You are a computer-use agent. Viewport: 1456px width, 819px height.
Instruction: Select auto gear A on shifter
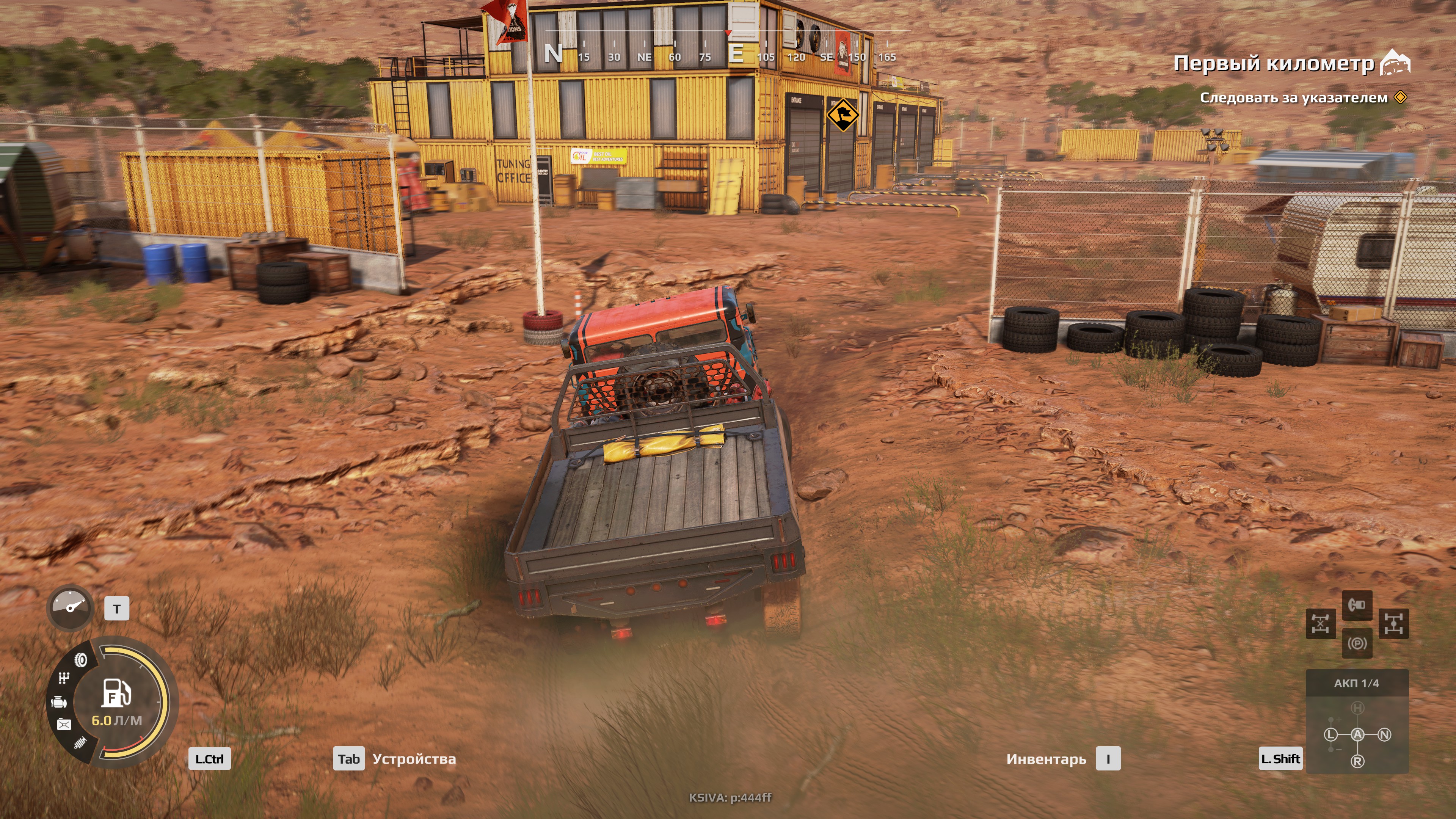tap(1357, 734)
